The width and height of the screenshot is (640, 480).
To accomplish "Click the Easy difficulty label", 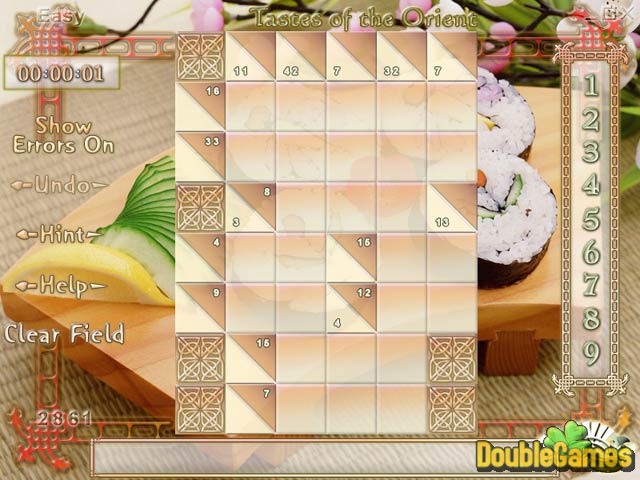I will [x=60, y=16].
